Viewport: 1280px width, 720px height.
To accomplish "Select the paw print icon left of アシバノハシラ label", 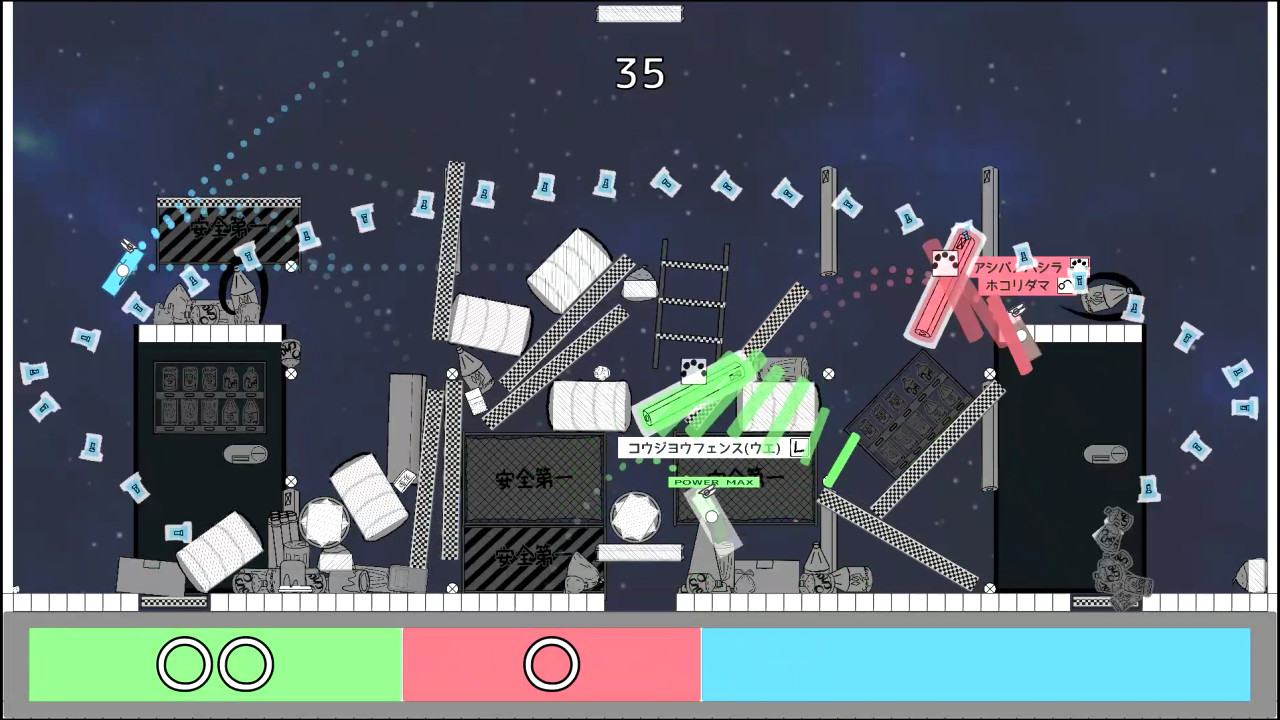I will click(x=945, y=265).
